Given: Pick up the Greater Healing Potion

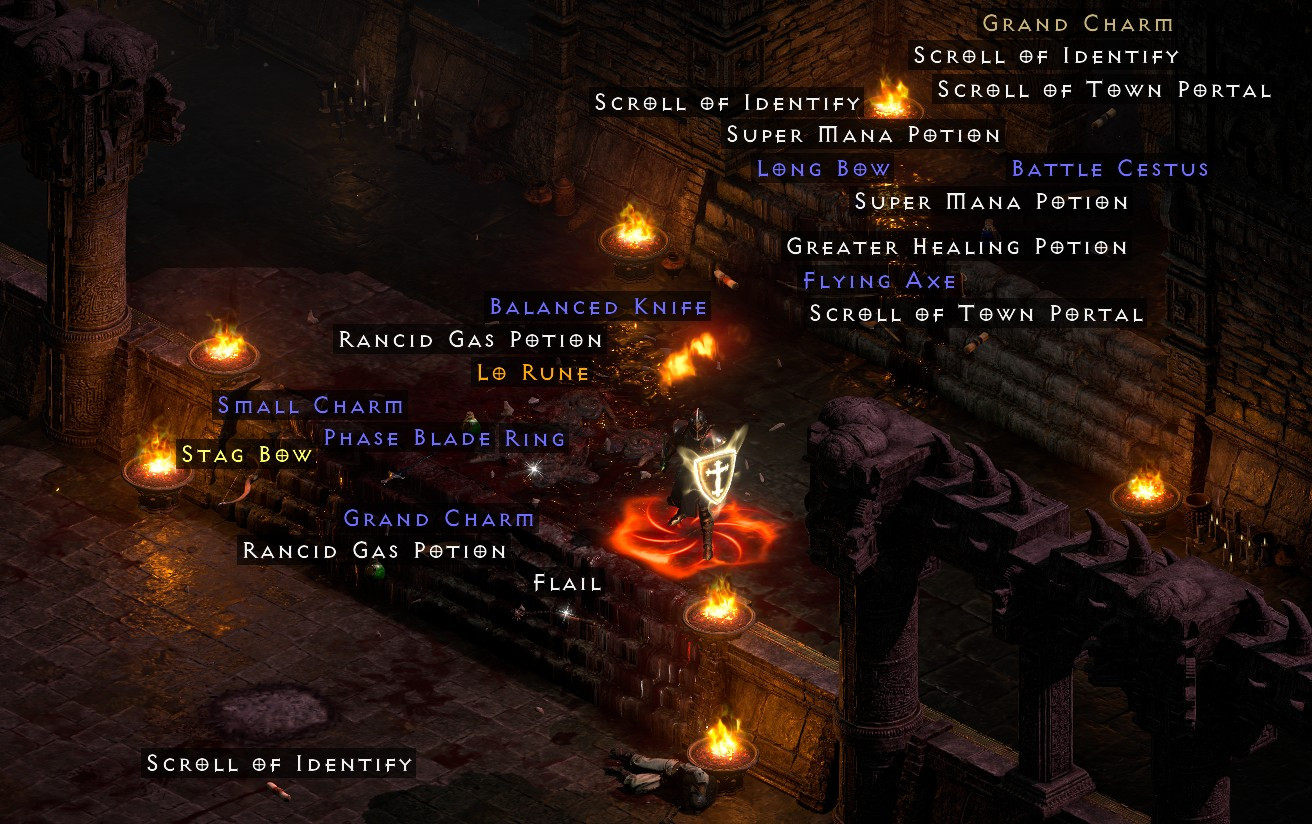Looking at the screenshot, I should tap(956, 246).
